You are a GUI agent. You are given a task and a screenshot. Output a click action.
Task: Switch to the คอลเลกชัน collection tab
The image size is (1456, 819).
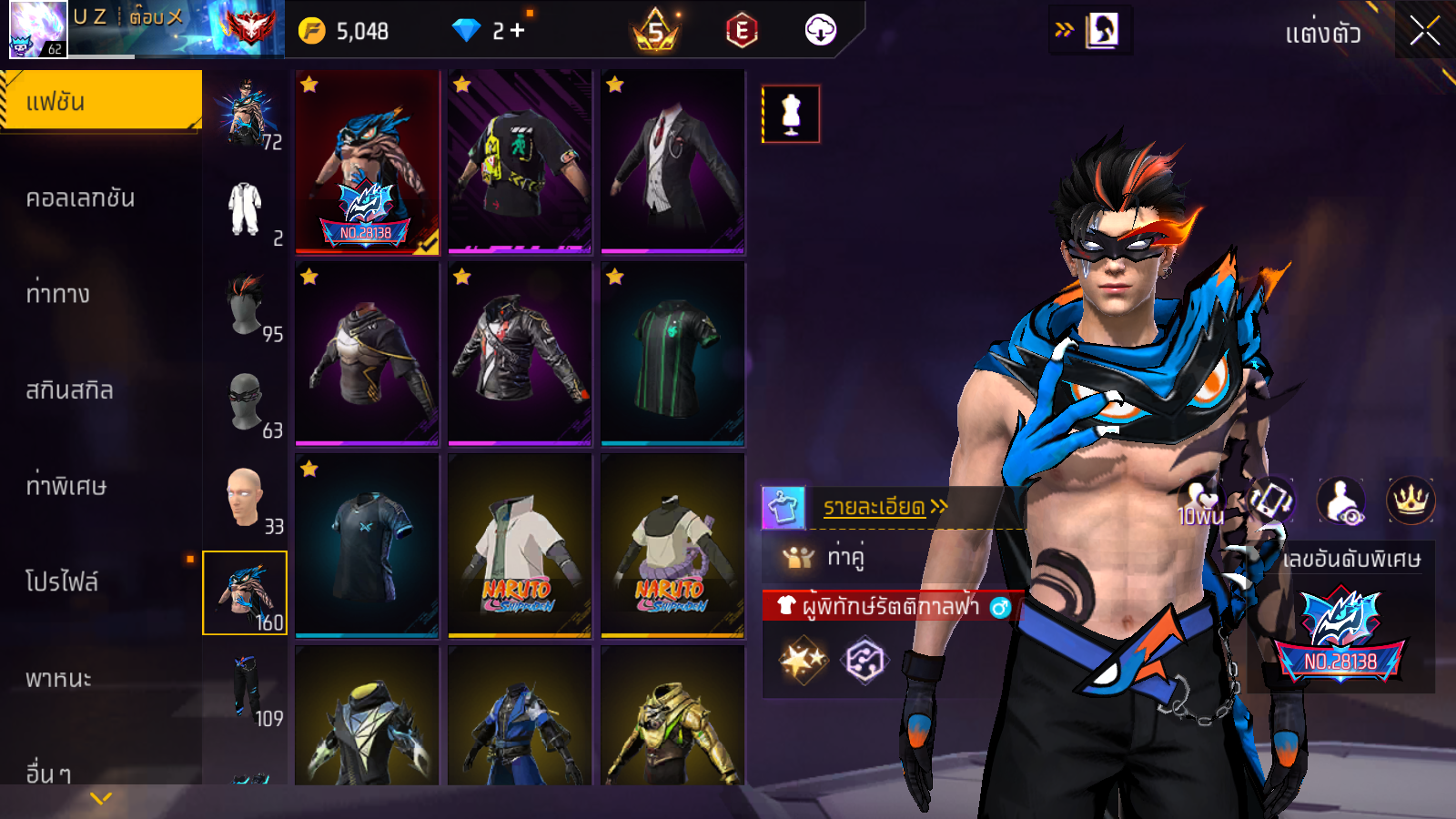pyautogui.click(x=81, y=198)
